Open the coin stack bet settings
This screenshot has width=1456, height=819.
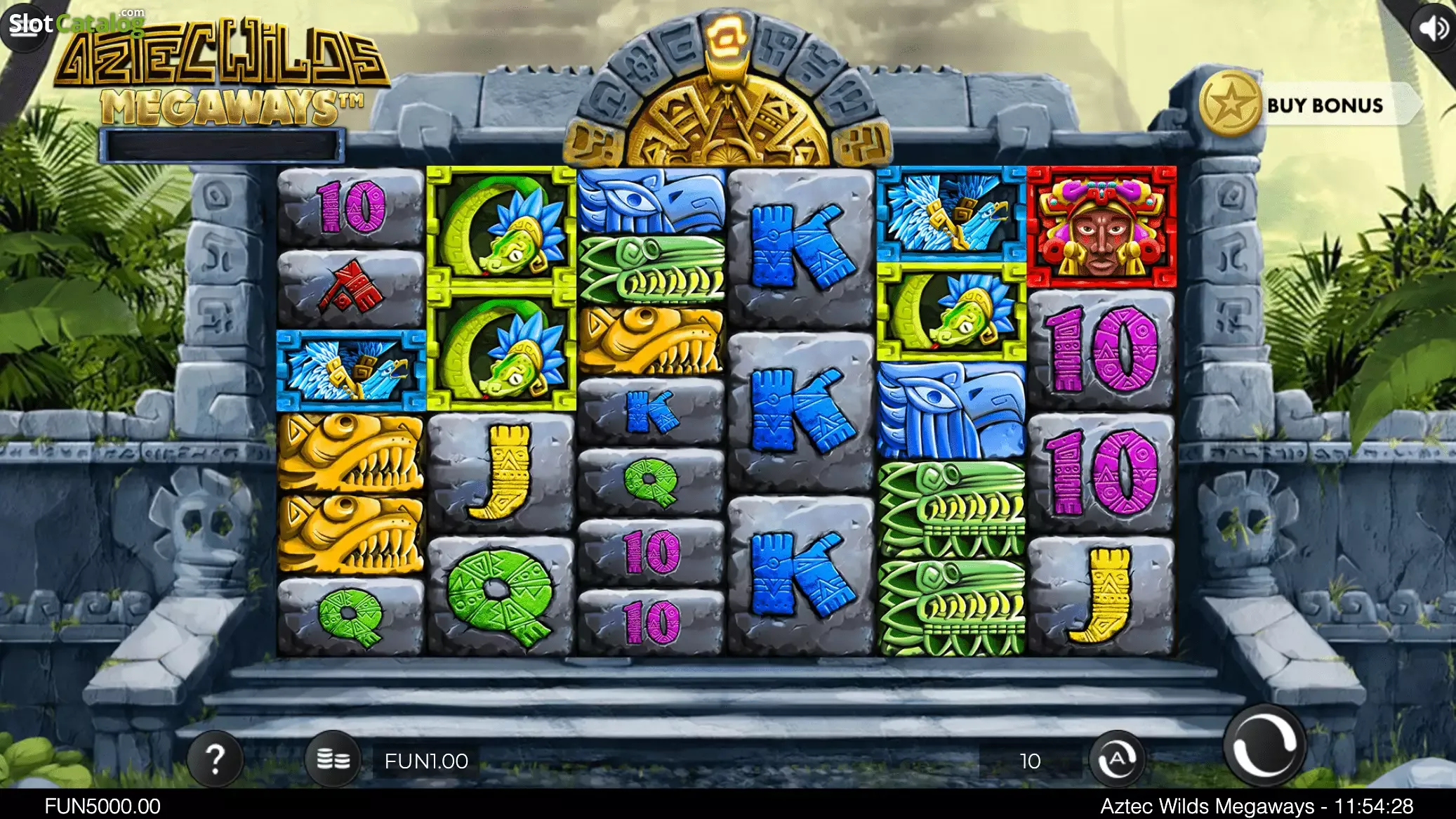(x=333, y=760)
